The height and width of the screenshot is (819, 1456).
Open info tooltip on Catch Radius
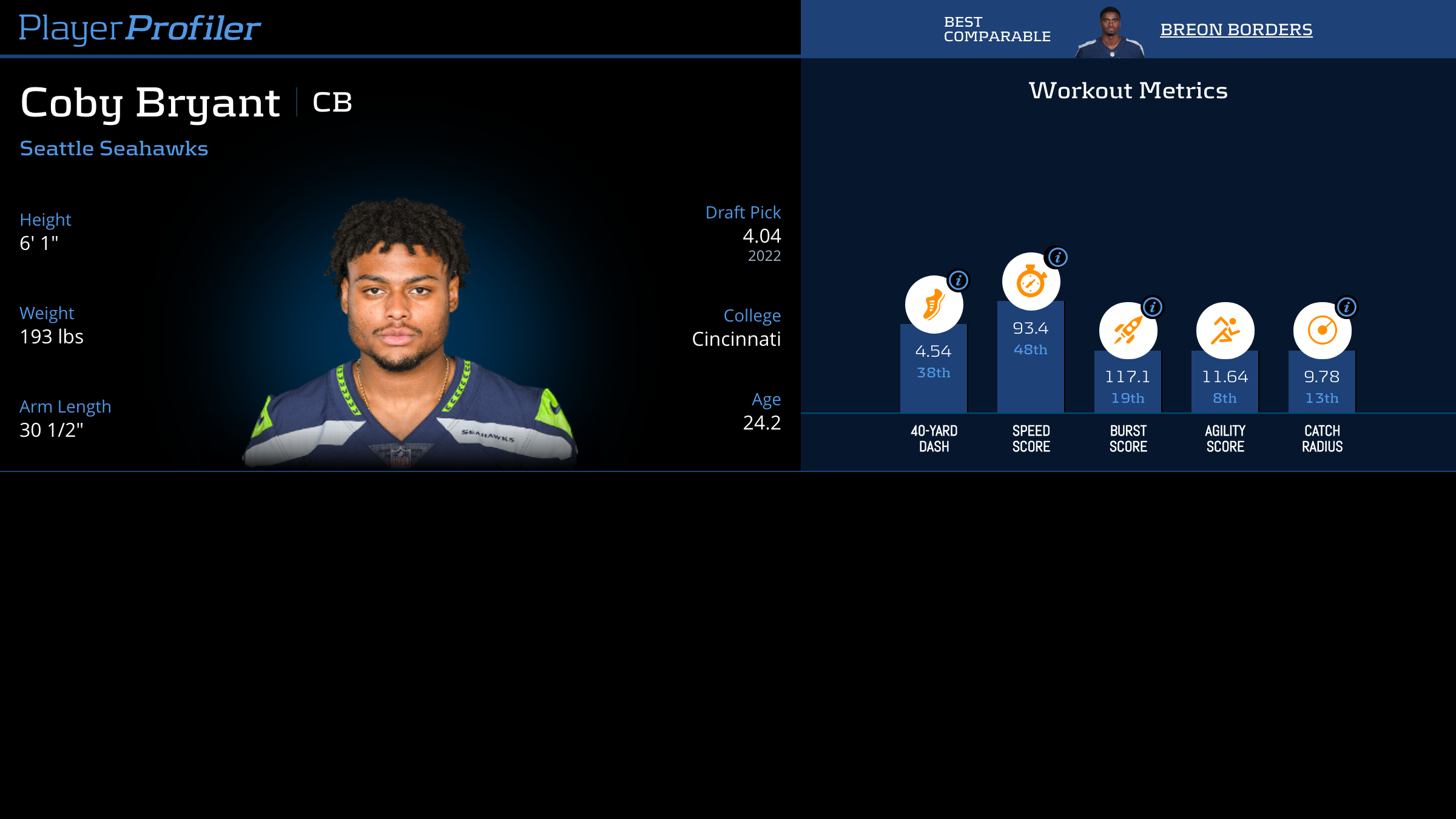1346,307
